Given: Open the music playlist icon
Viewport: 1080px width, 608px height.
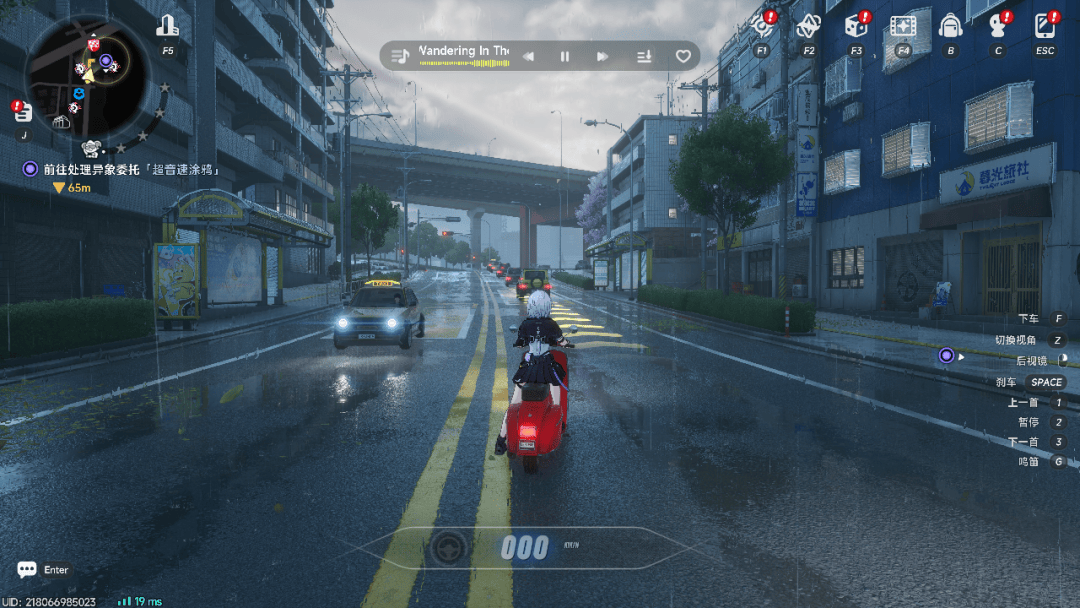Looking at the screenshot, I should 400,56.
